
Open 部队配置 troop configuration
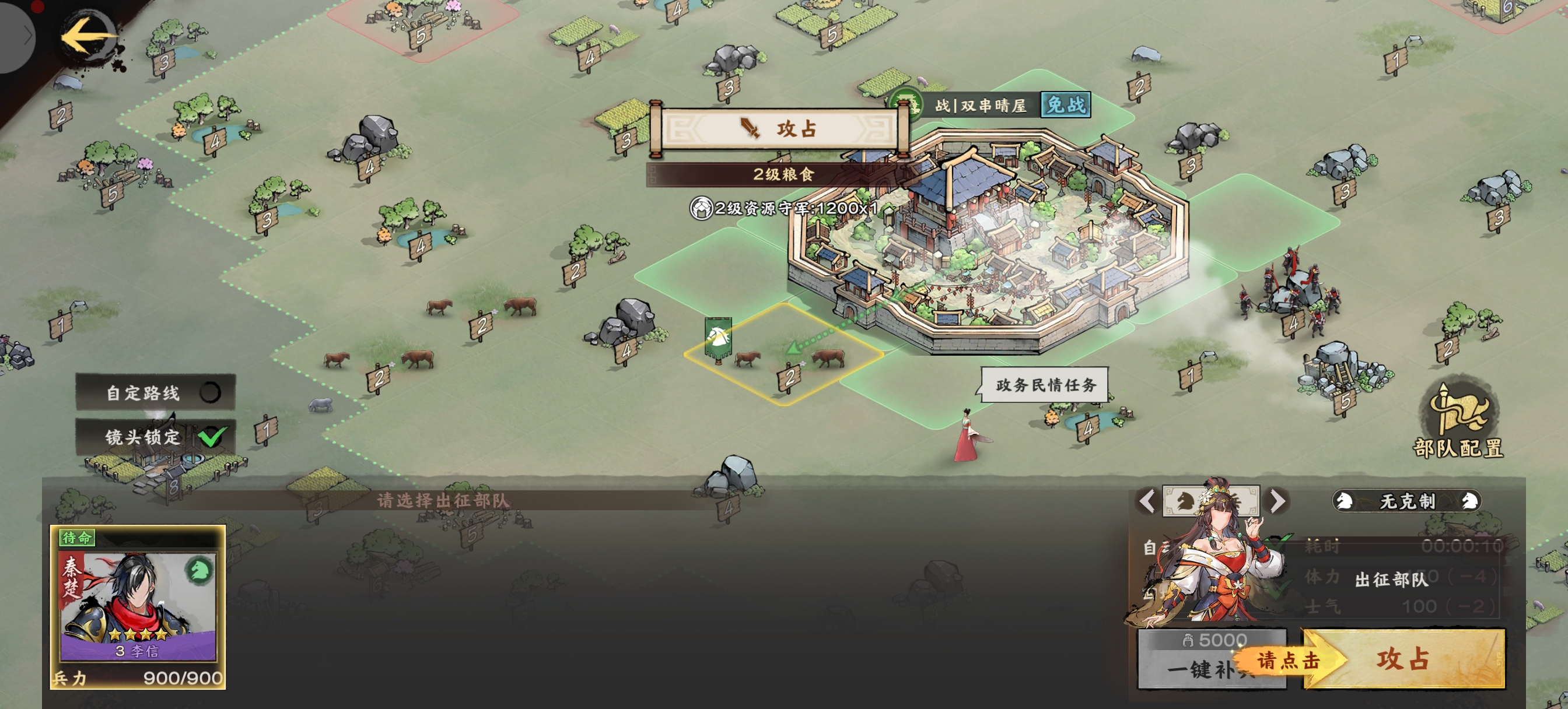click(1458, 421)
